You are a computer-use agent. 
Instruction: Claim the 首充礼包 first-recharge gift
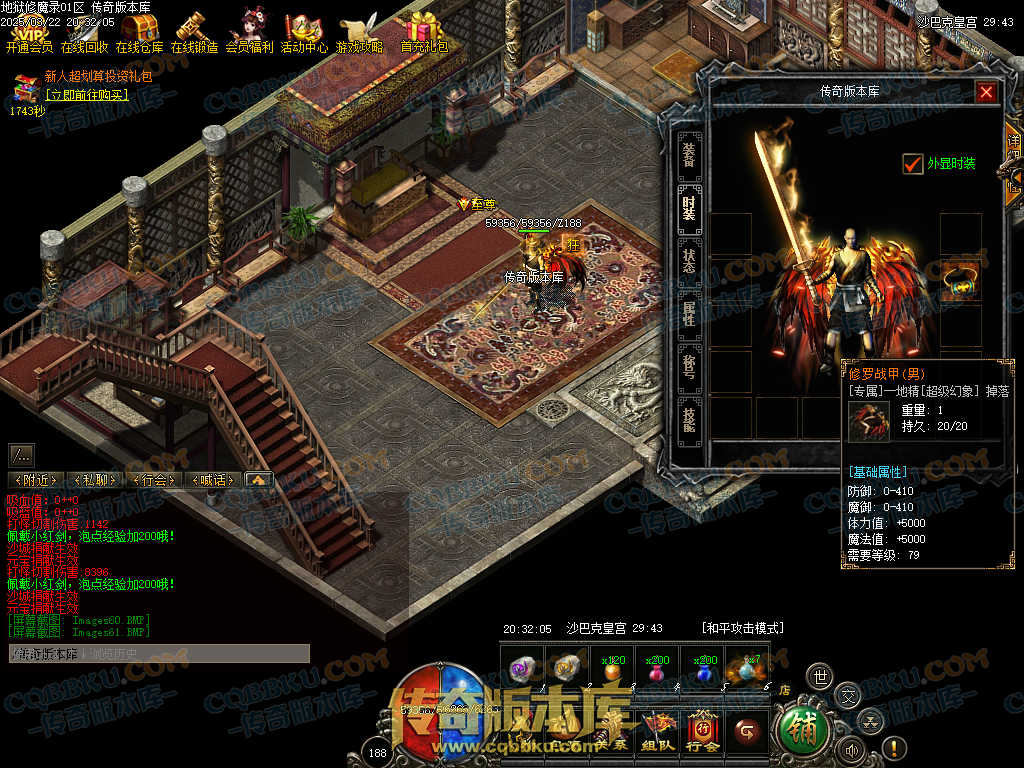[x=424, y=31]
